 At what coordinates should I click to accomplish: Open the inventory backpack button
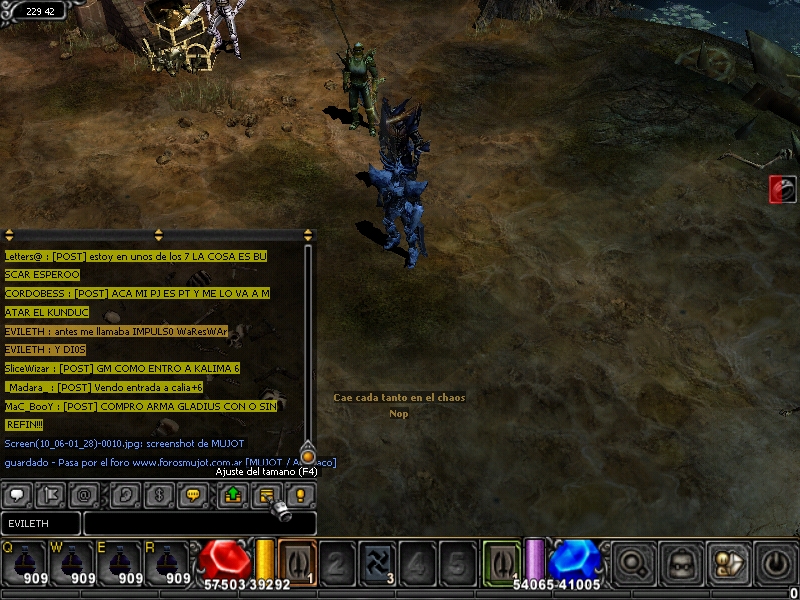point(682,564)
